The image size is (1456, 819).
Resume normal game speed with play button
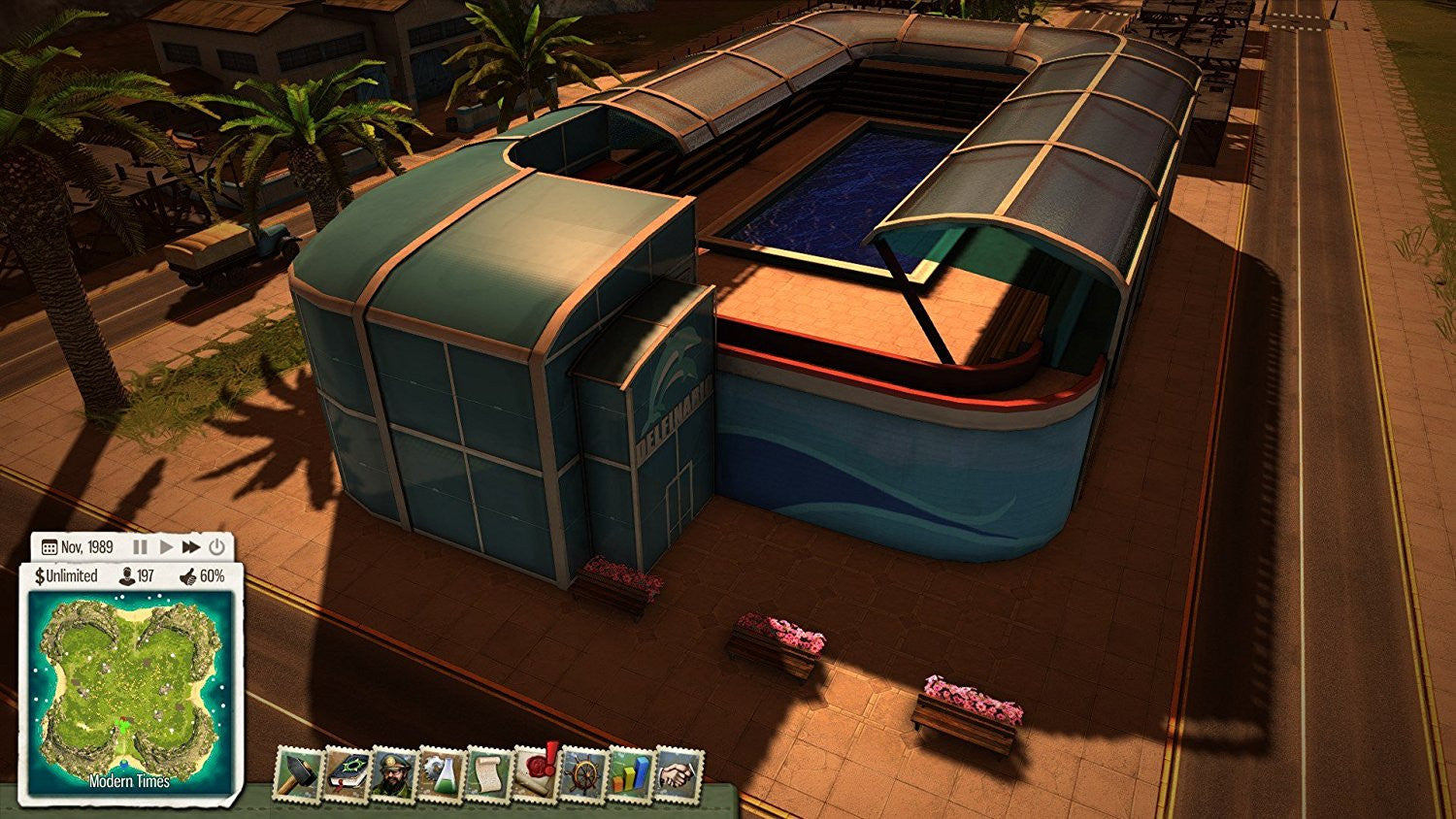click(167, 547)
